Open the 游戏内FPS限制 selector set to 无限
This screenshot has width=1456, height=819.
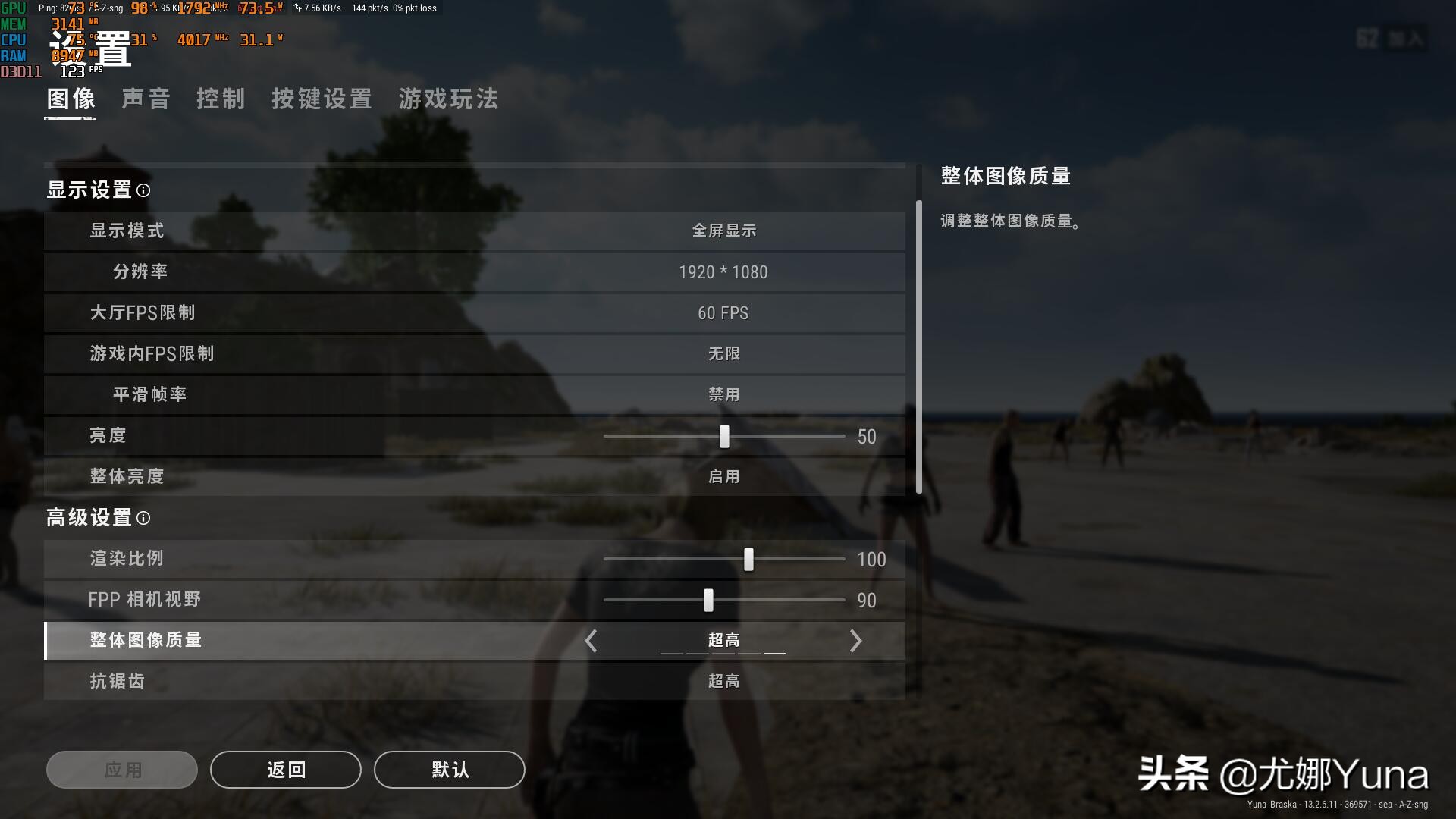(723, 353)
